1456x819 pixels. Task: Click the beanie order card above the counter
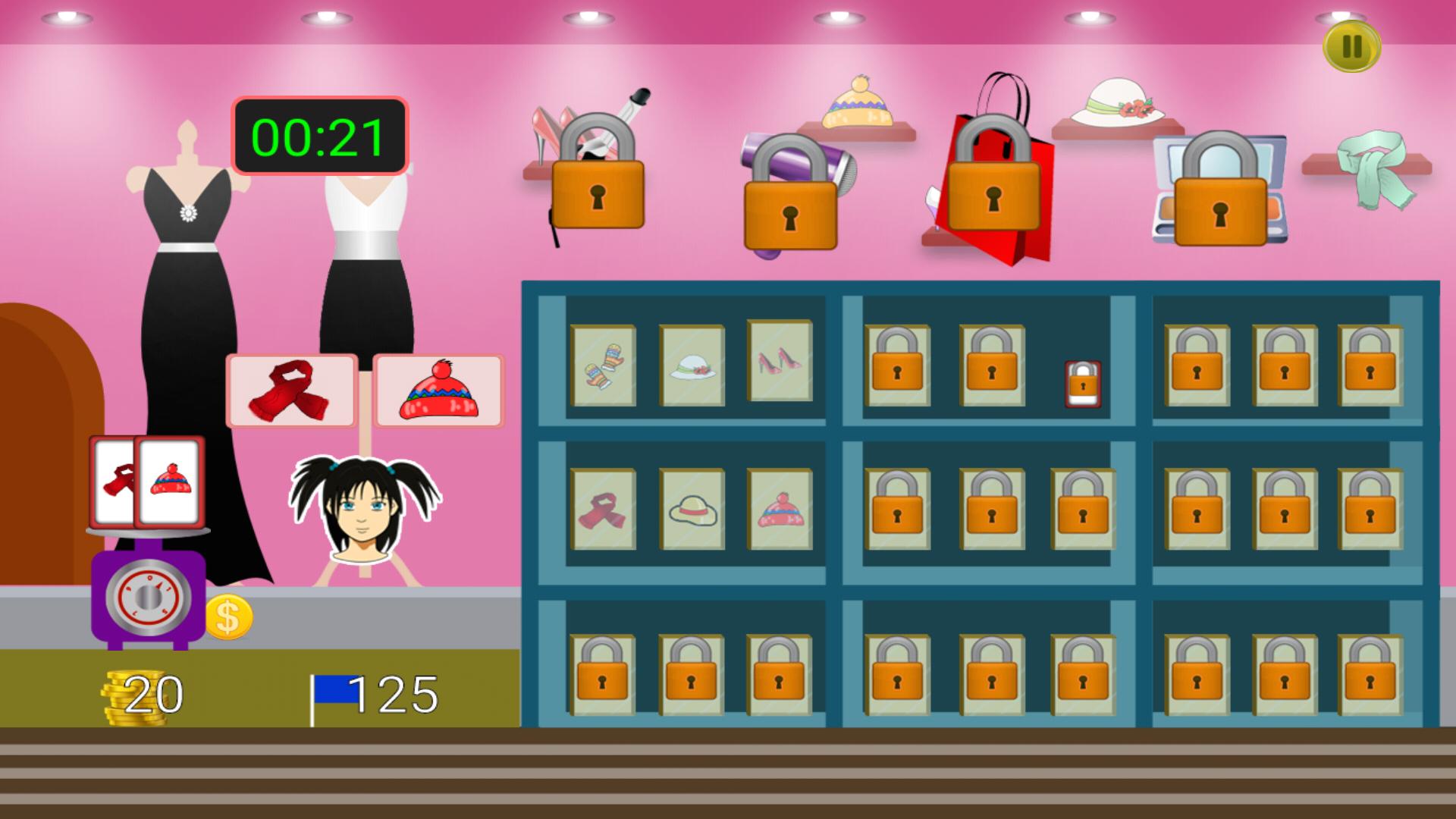click(x=438, y=393)
